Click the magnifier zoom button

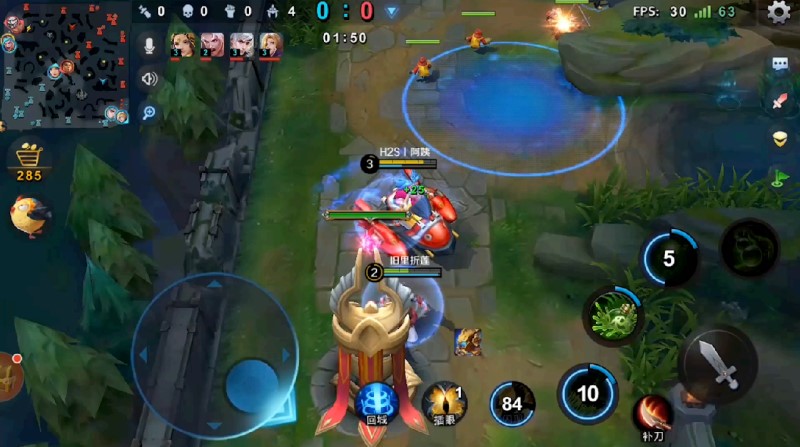click(x=149, y=112)
